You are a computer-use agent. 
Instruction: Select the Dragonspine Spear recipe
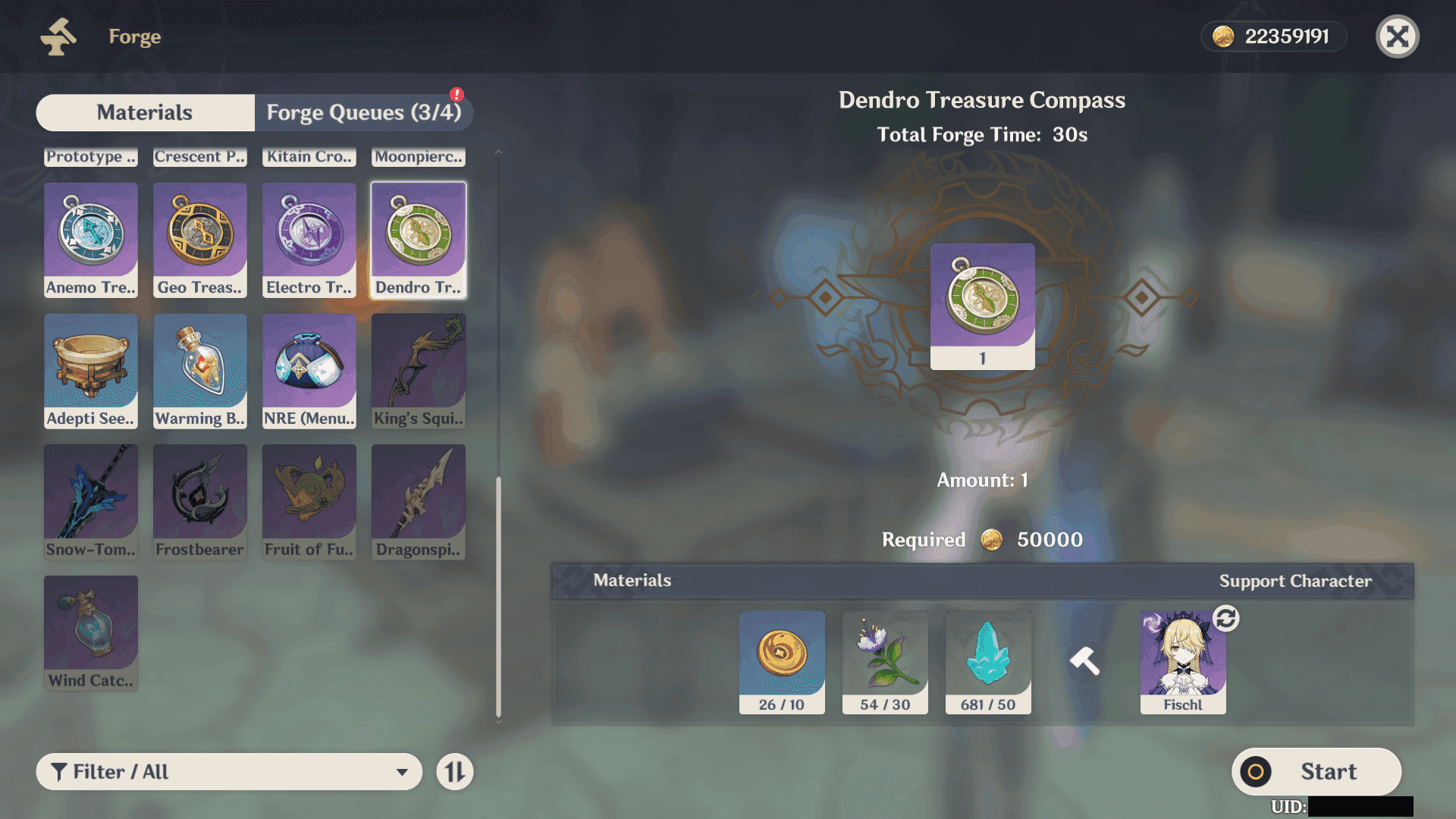419,502
